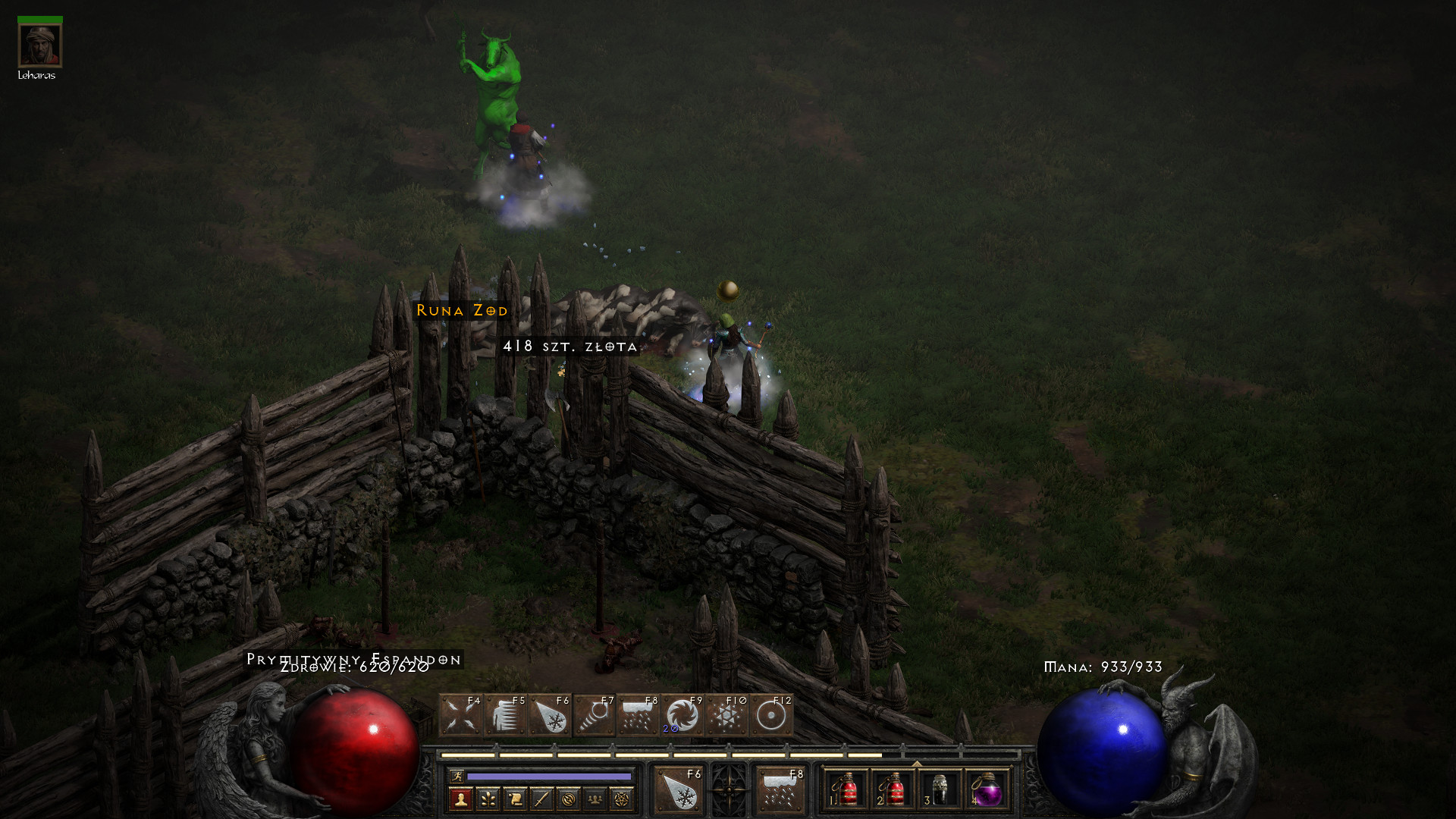This screenshot has height=819, width=1456.
Task: Activate the F10 ice star skill
Action: [726, 715]
